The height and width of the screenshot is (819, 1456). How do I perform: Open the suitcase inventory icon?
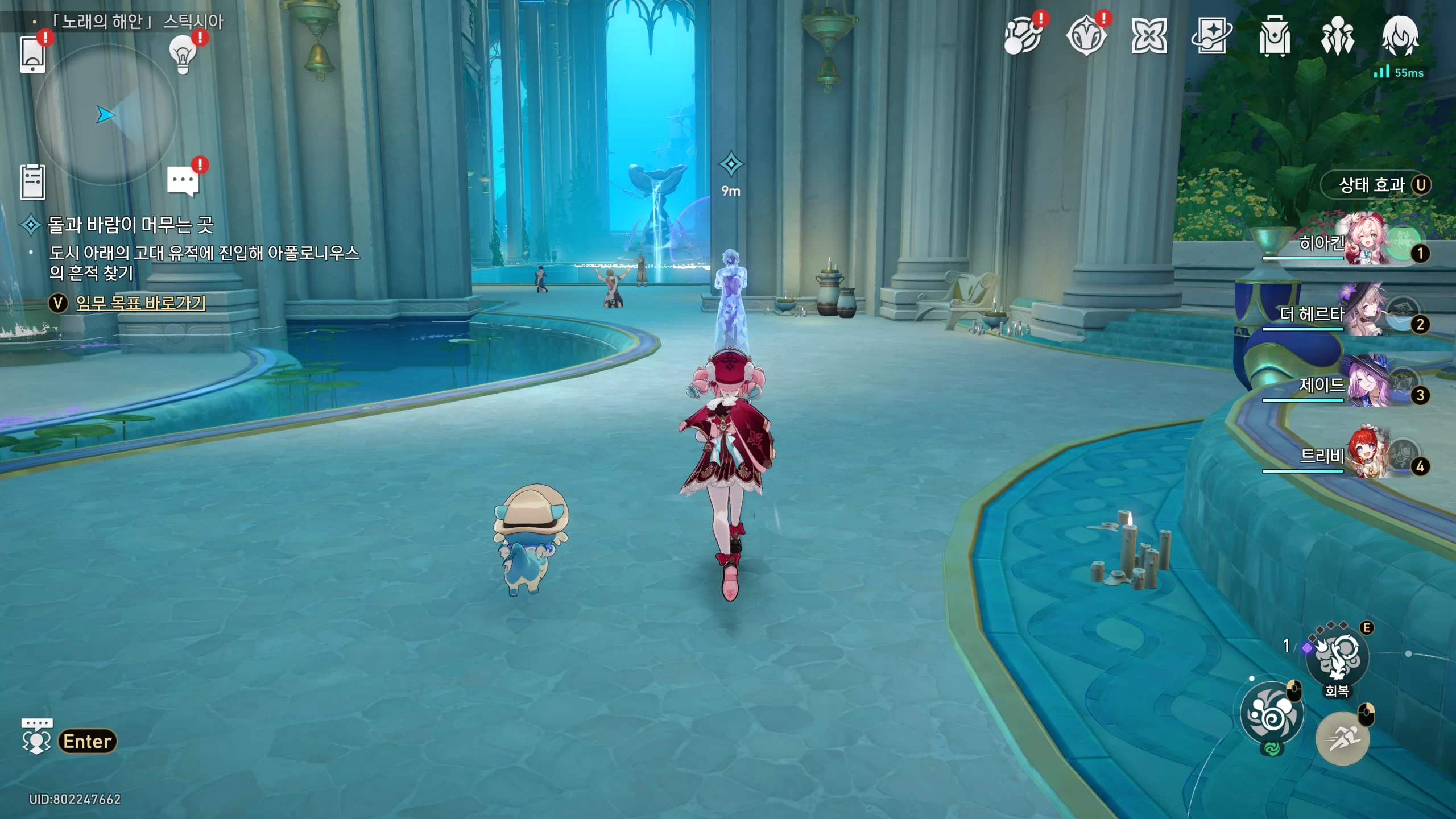1274,37
